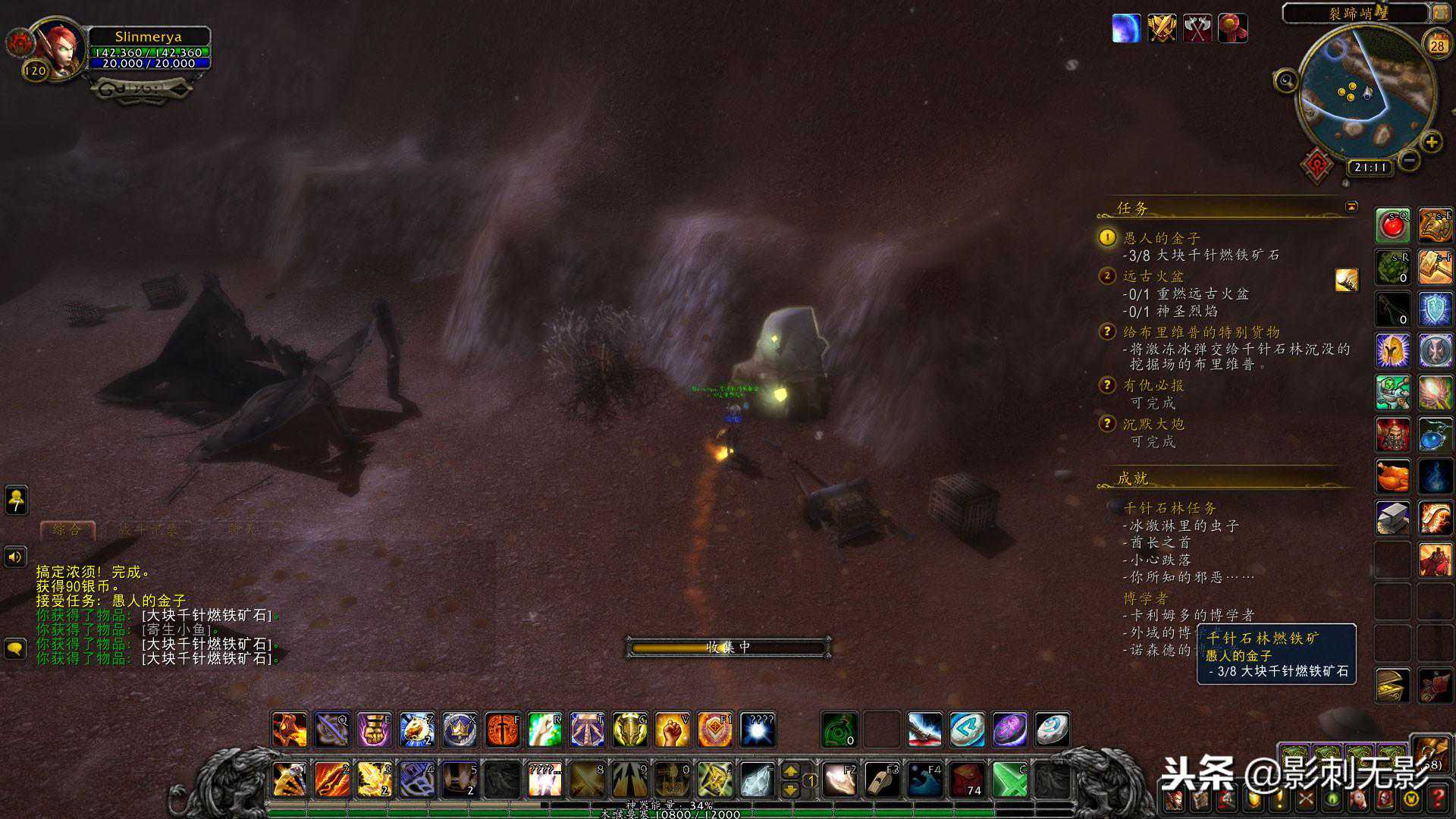Viewport: 1456px width, 819px height.
Task: Click the minimap tracking magnifier button
Action: pyautogui.click(x=1285, y=80)
